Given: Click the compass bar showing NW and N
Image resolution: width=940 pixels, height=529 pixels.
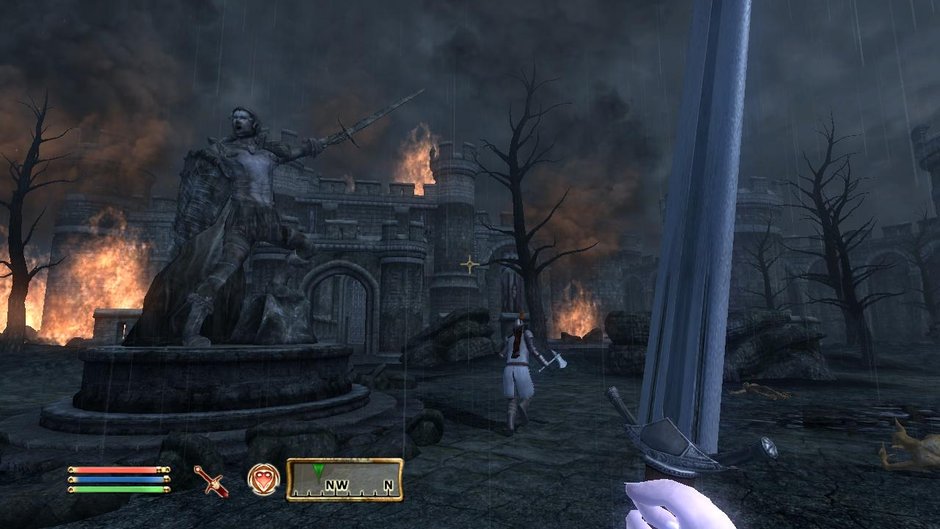Looking at the screenshot, I should click(x=345, y=480).
